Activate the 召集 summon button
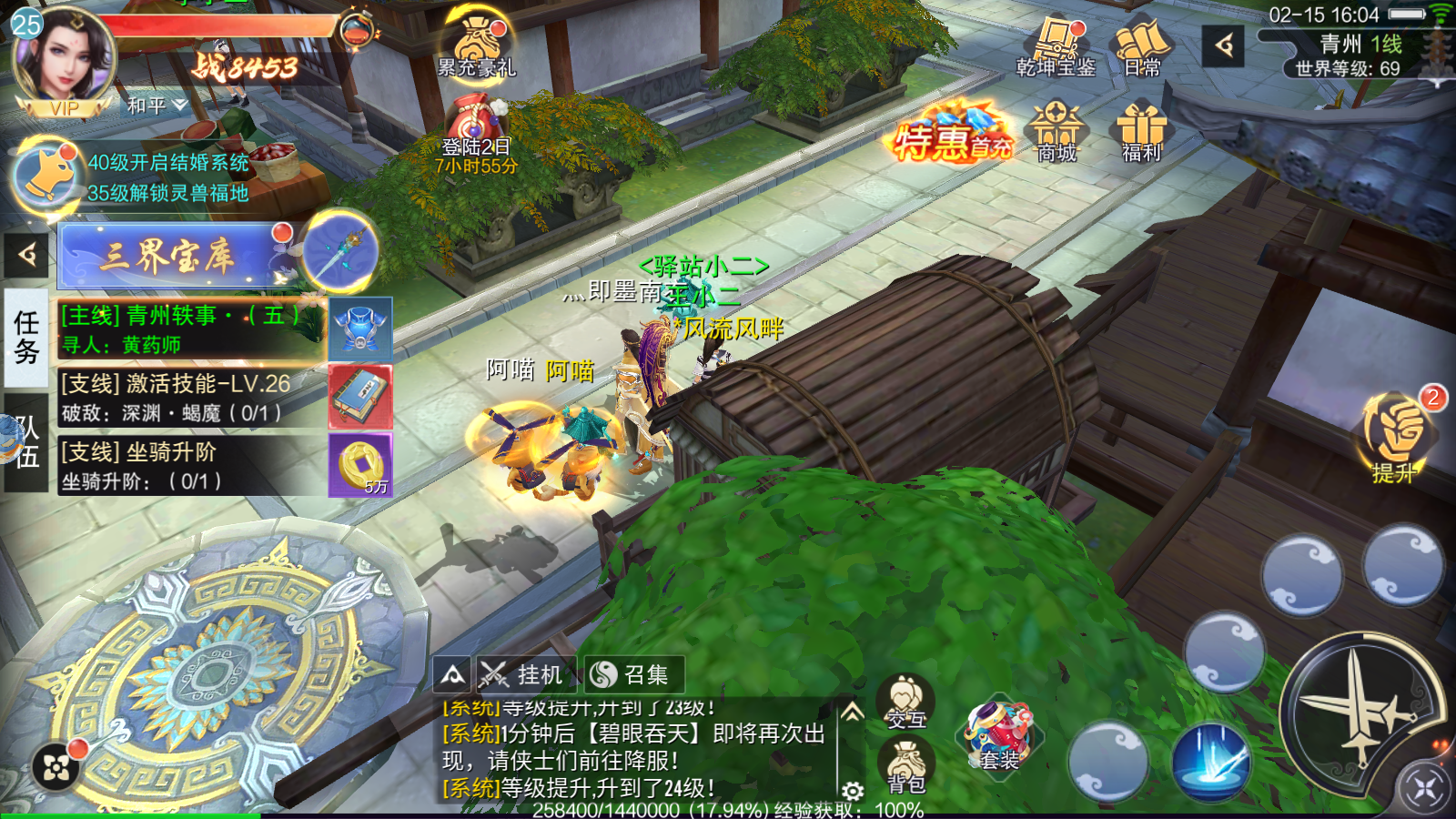This screenshot has height=819, width=1456. pos(632,674)
